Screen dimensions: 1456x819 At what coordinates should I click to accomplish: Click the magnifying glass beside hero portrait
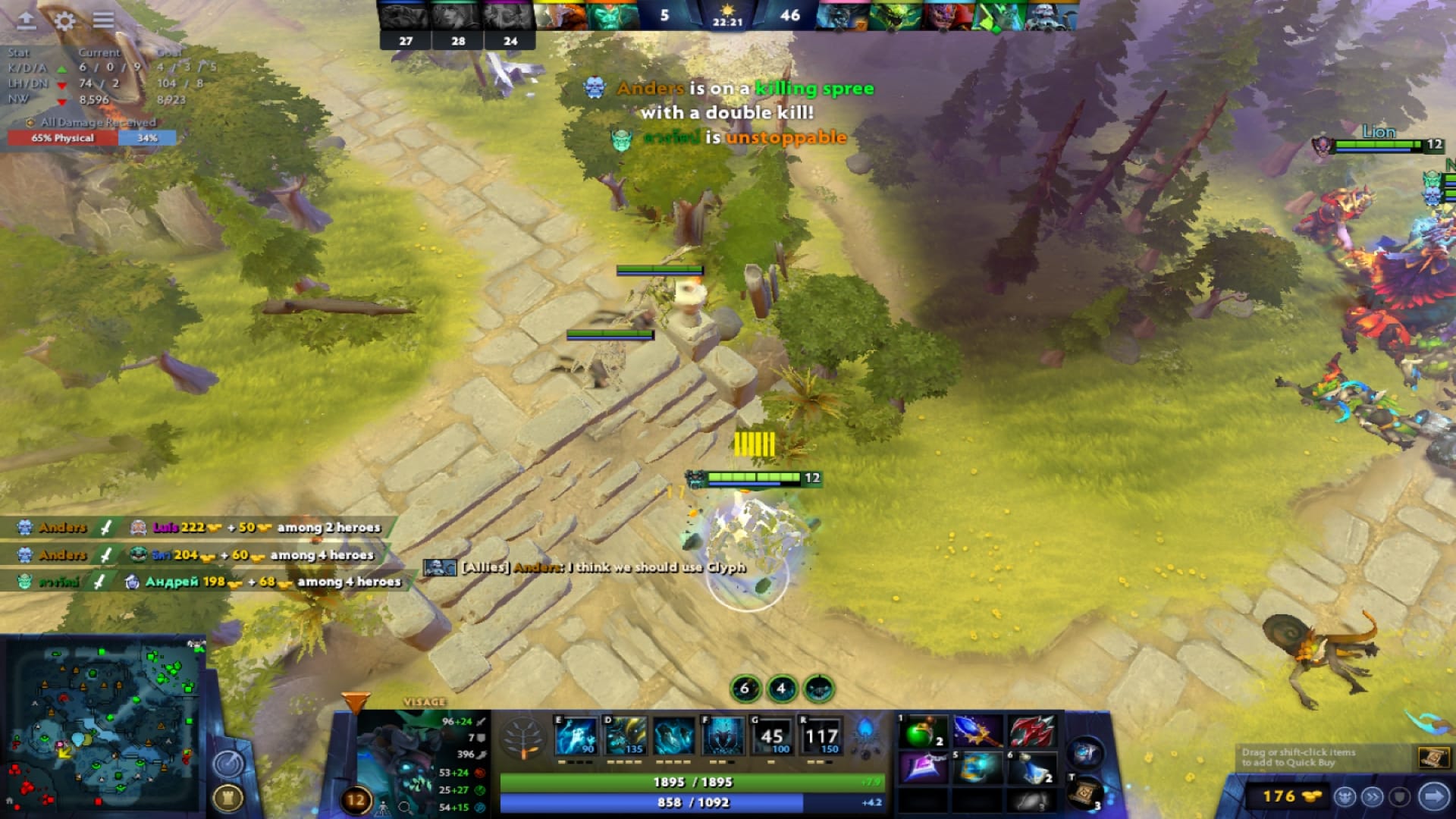point(403,808)
